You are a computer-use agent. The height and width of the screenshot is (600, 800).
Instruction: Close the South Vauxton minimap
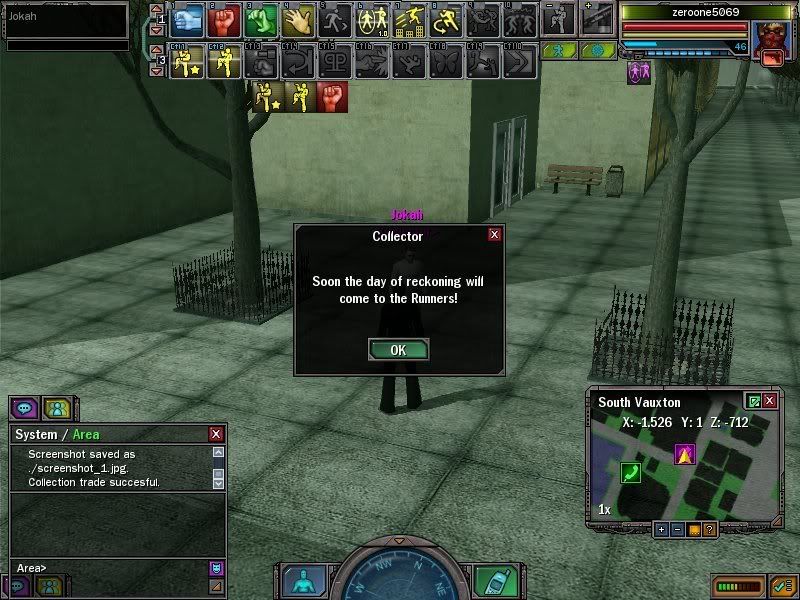[x=769, y=401]
